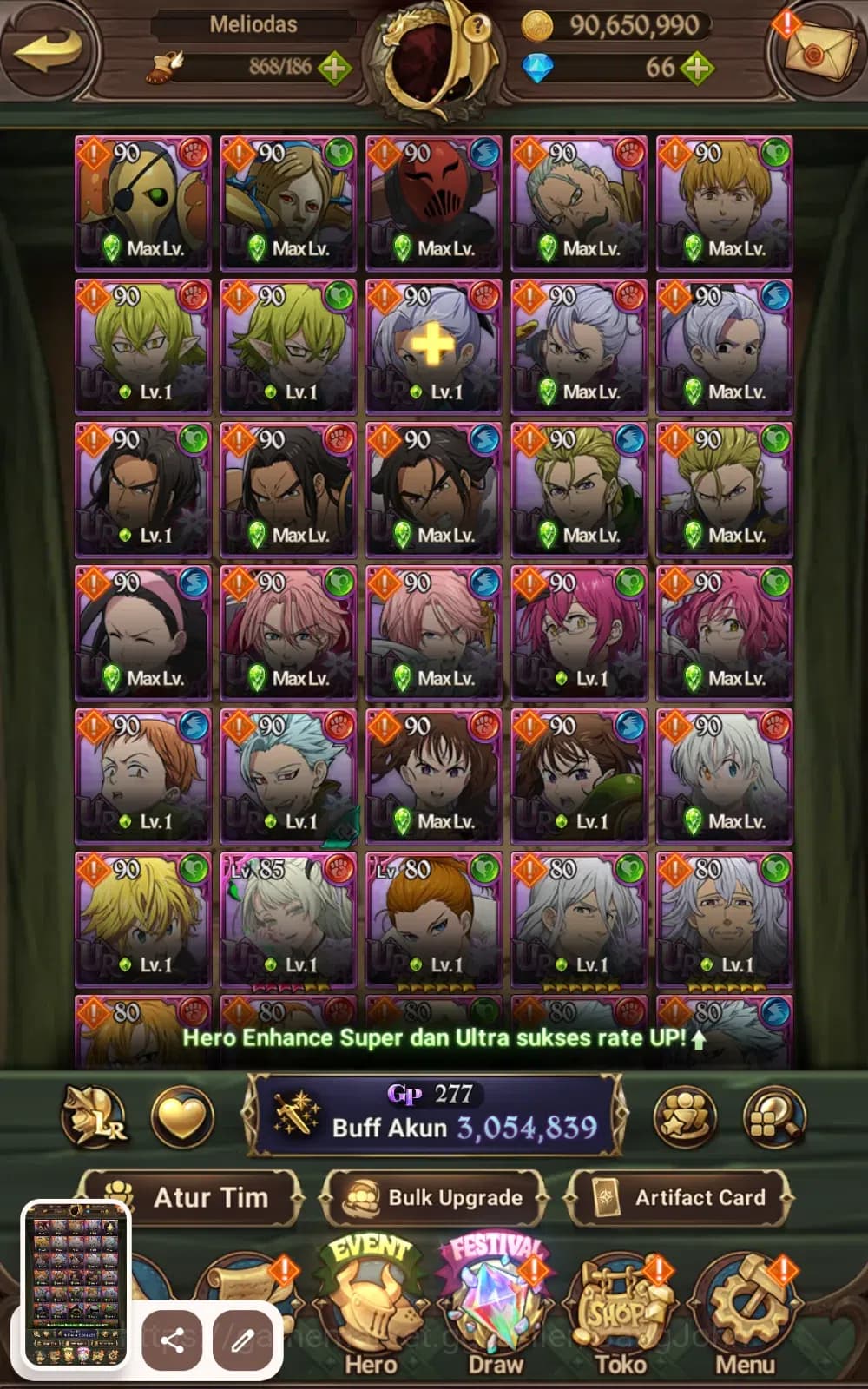Buy more diamonds with the plus button
Screen dimensions: 868x1389
697,67
